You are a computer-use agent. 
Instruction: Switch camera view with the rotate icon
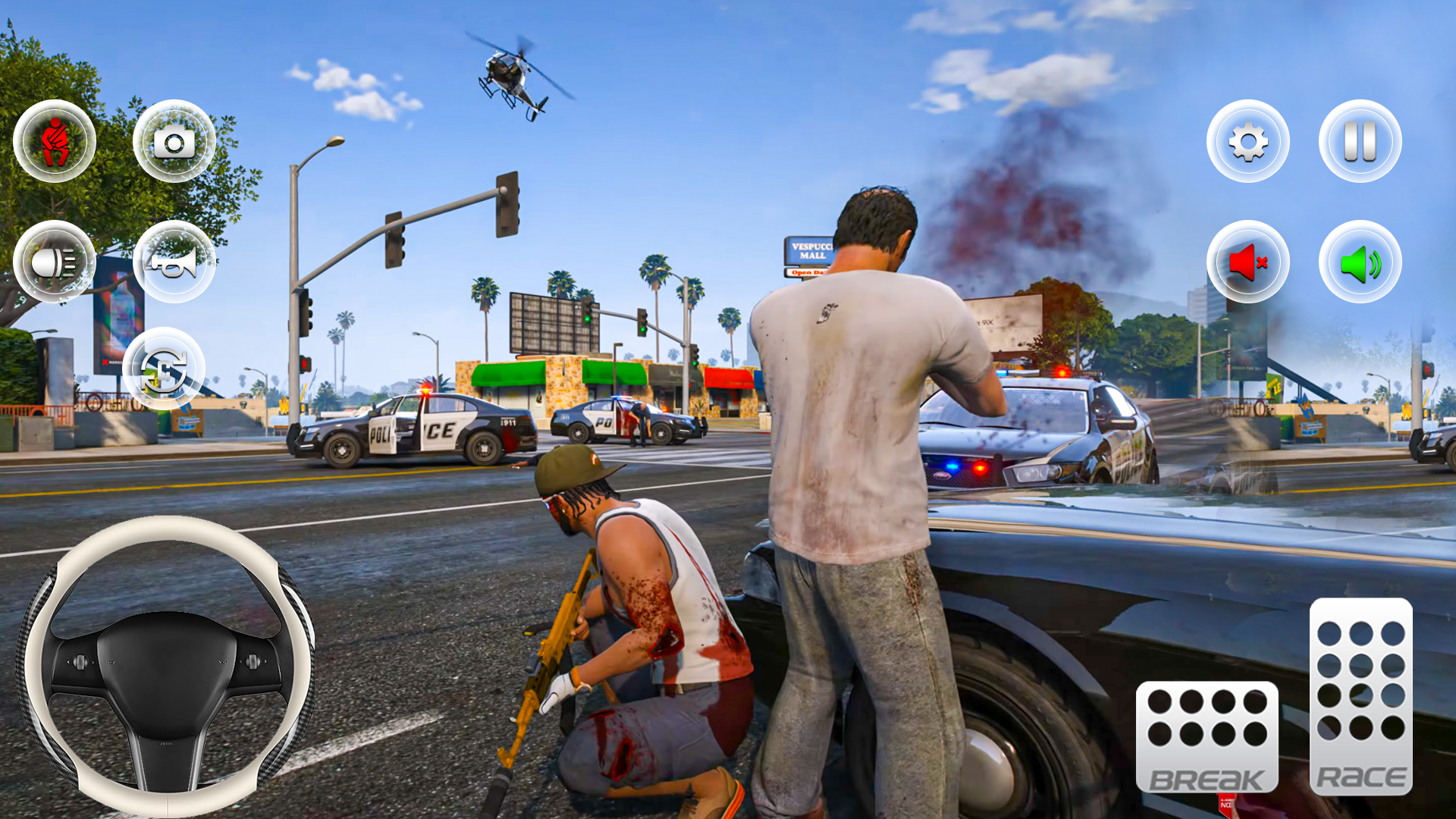[x=165, y=369]
